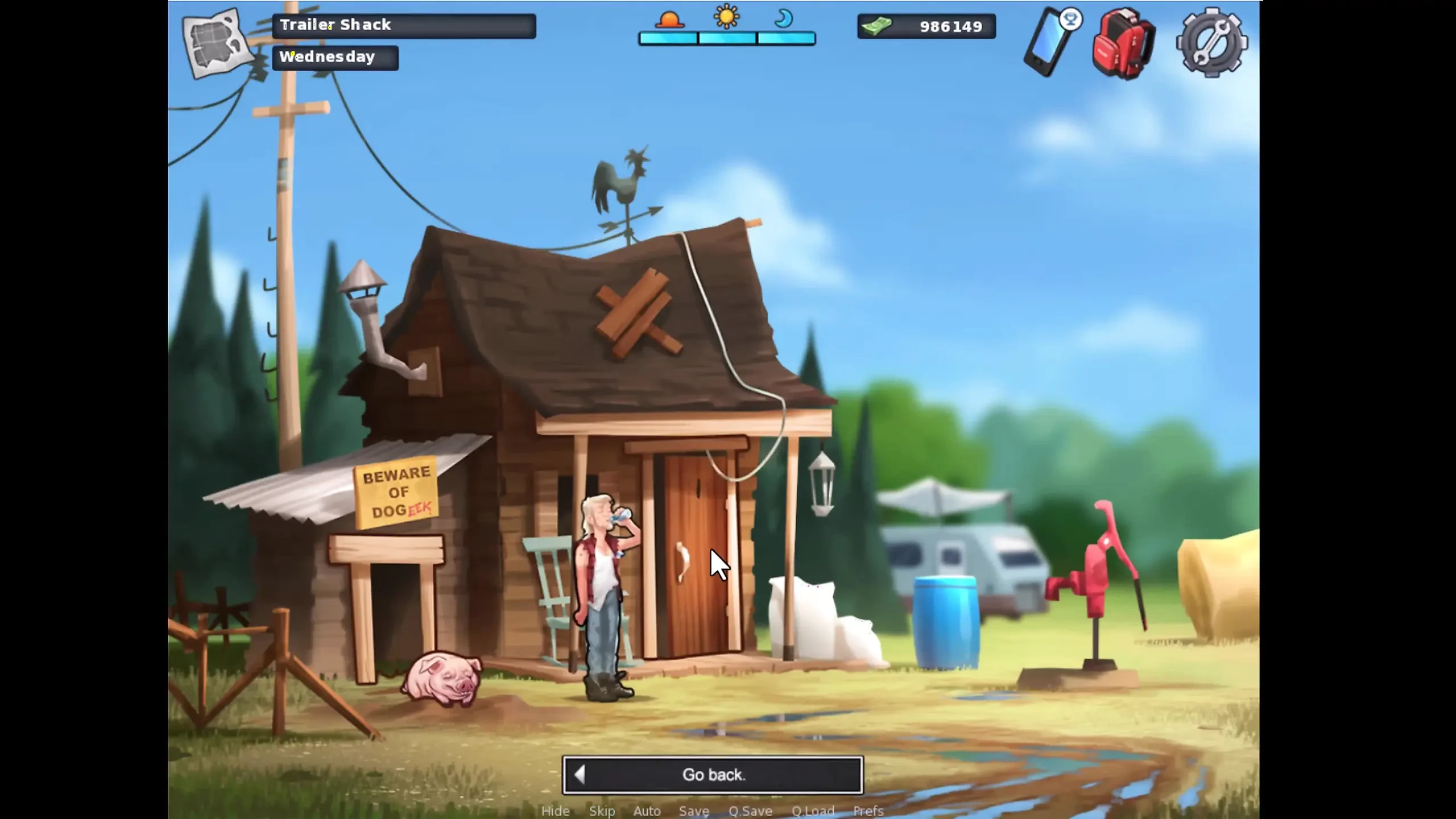Activate Skip in the bottom menu

[x=602, y=811]
